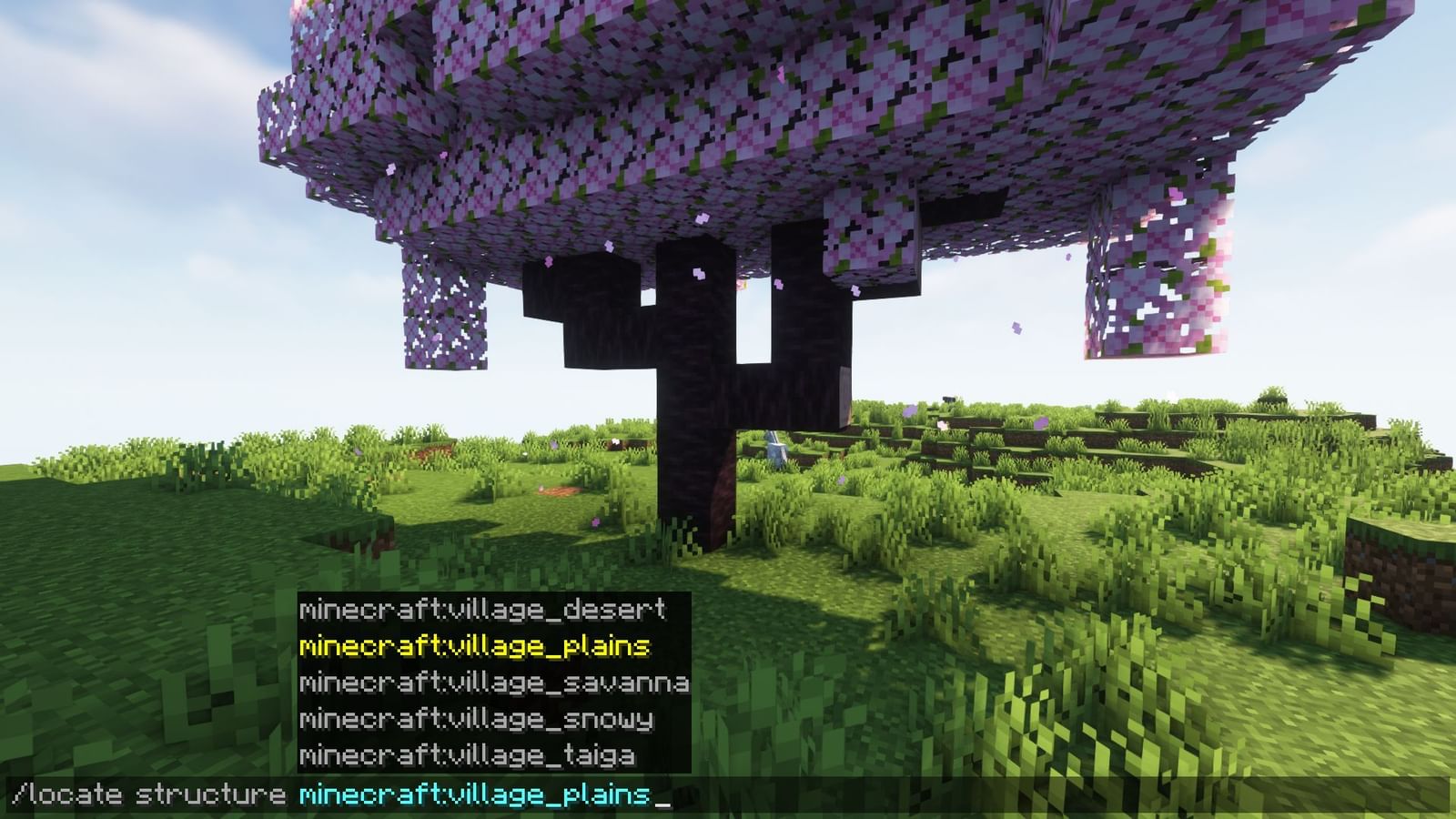Click the pink mob near the distant hillside

pyautogui.click(x=943, y=425)
